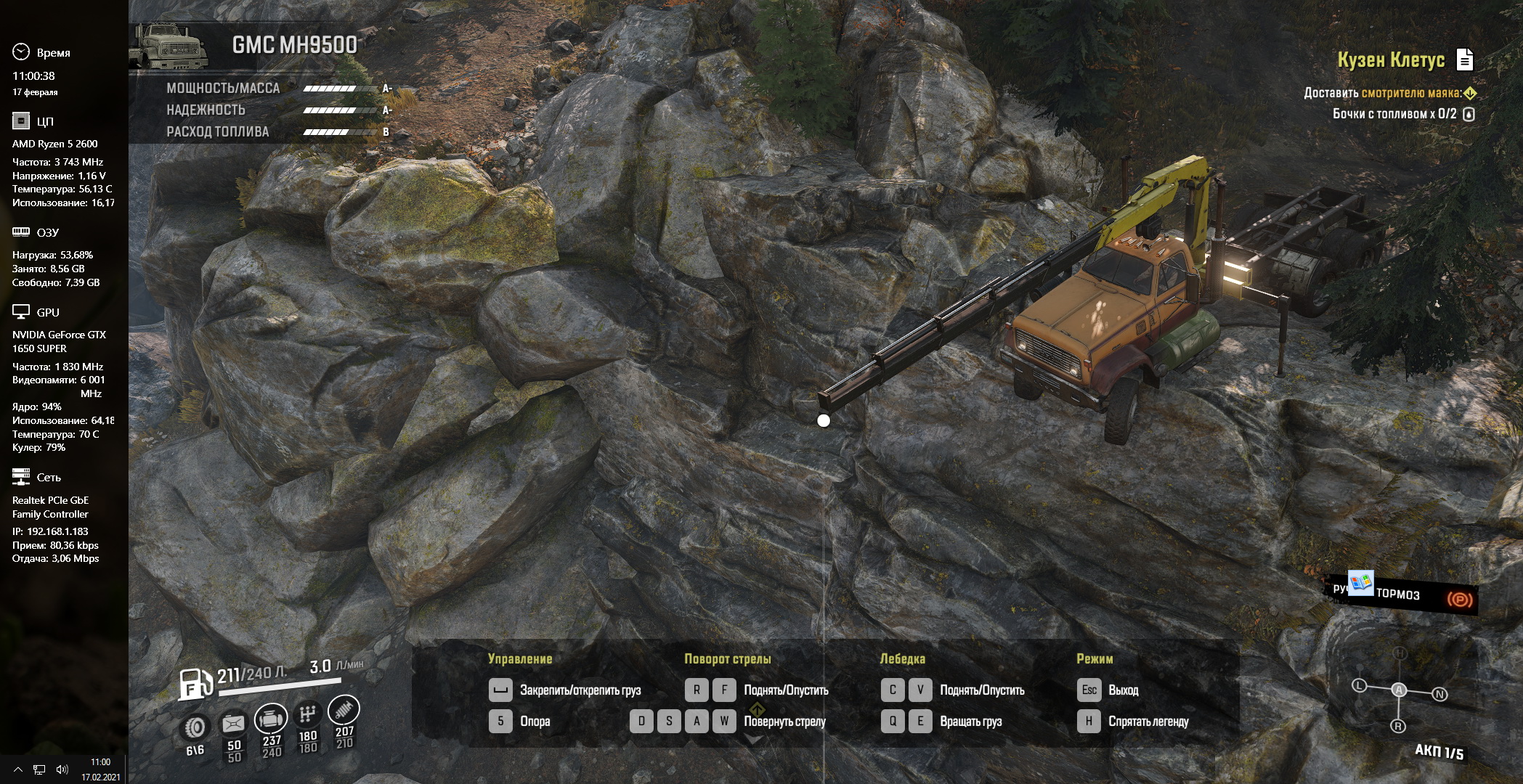Select the engine condition icon
Viewport: 1523px width, 784px height.
(271, 719)
